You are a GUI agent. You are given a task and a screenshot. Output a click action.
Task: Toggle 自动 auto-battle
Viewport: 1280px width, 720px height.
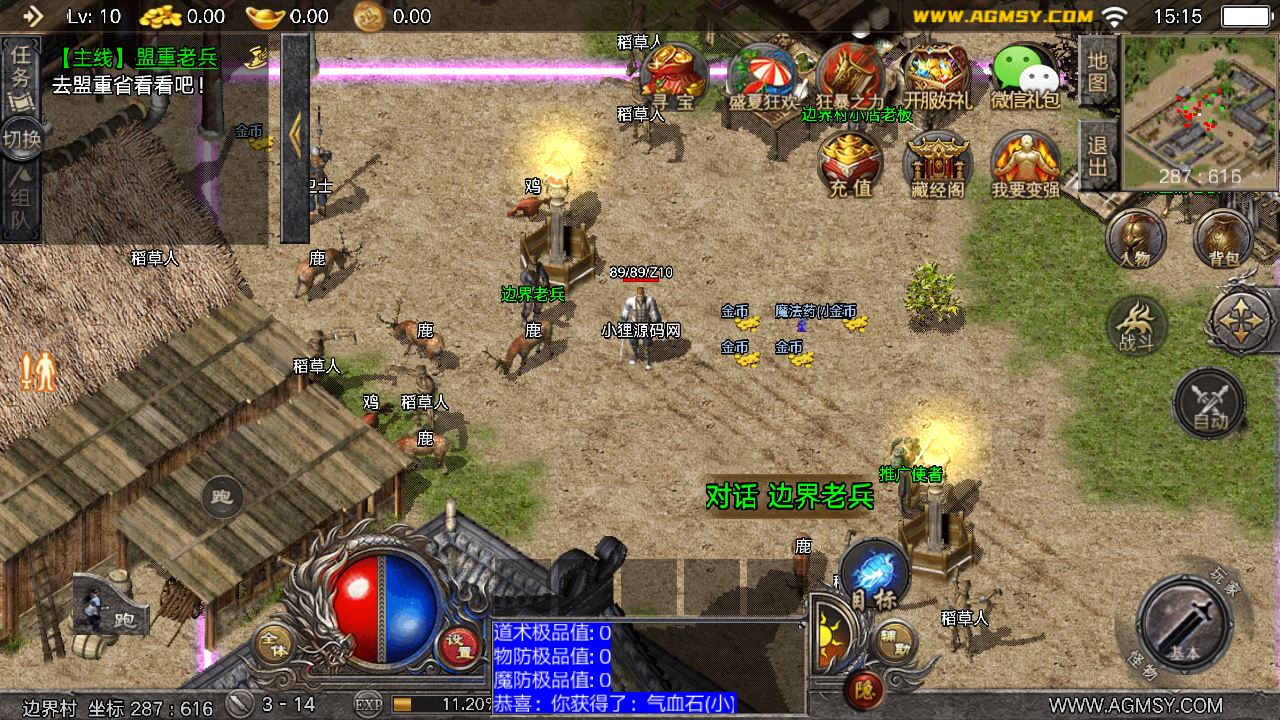point(1209,403)
